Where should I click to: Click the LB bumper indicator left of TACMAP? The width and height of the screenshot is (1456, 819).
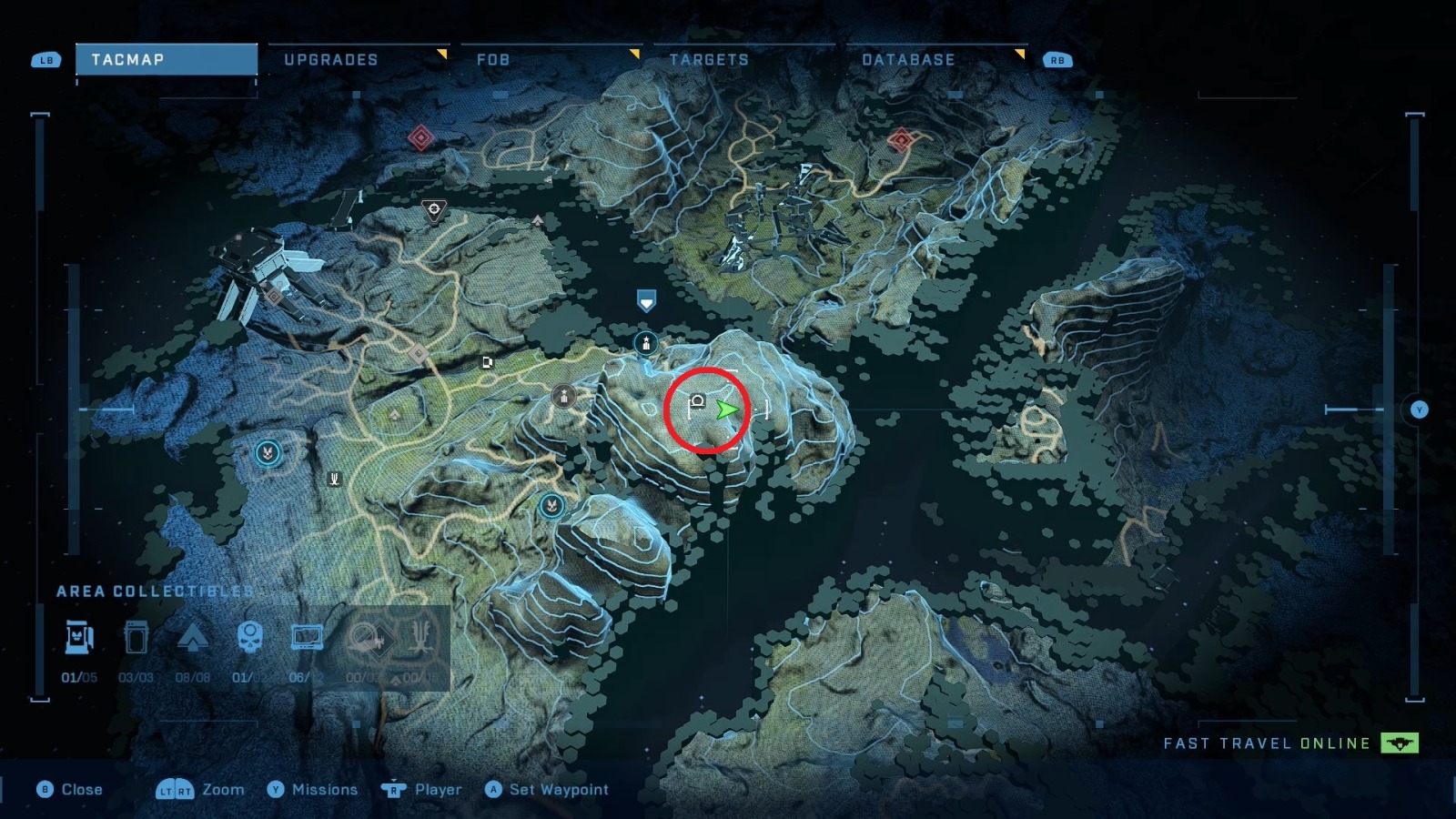point(45,59)
